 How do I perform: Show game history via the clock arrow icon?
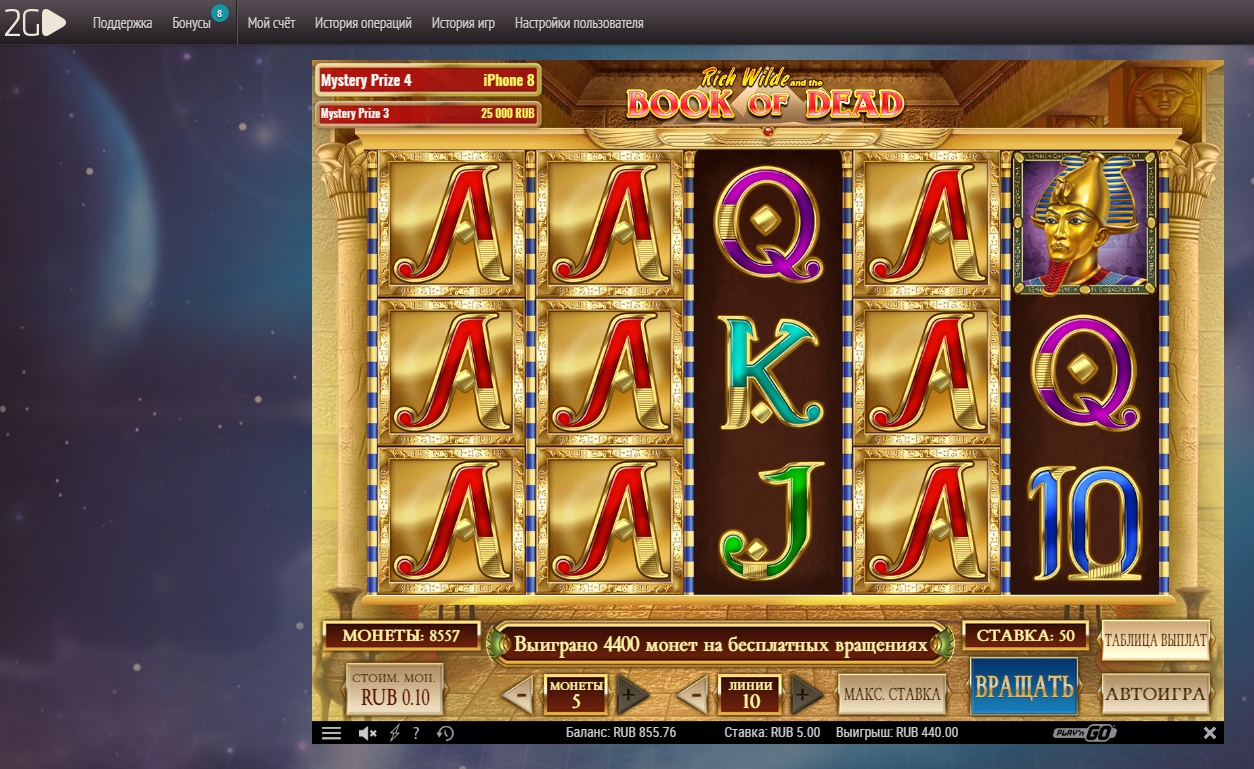[445, 733]
